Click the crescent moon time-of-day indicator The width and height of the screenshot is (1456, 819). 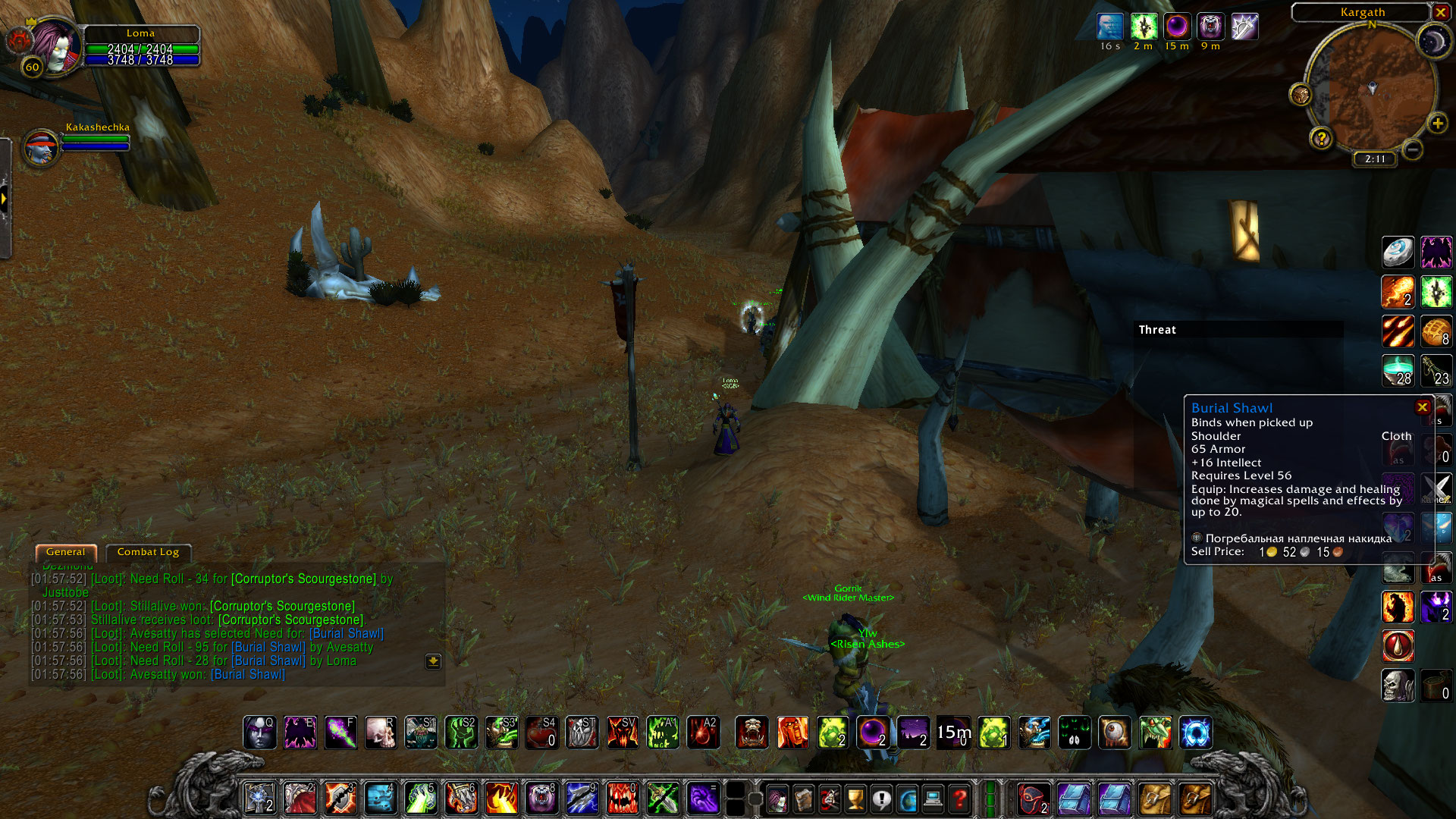pyautogui.click(x=1433, y=42)
